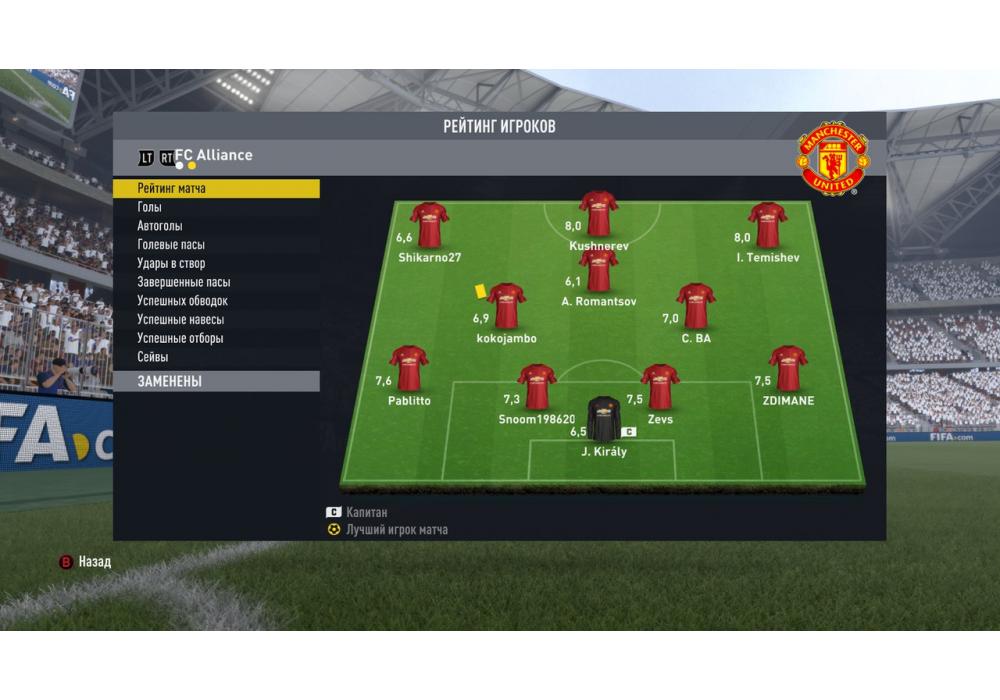Open the ЗАМЕНЕНЫ substitutes section
This screenshot has width=1000, height=700.
[216, 381]
